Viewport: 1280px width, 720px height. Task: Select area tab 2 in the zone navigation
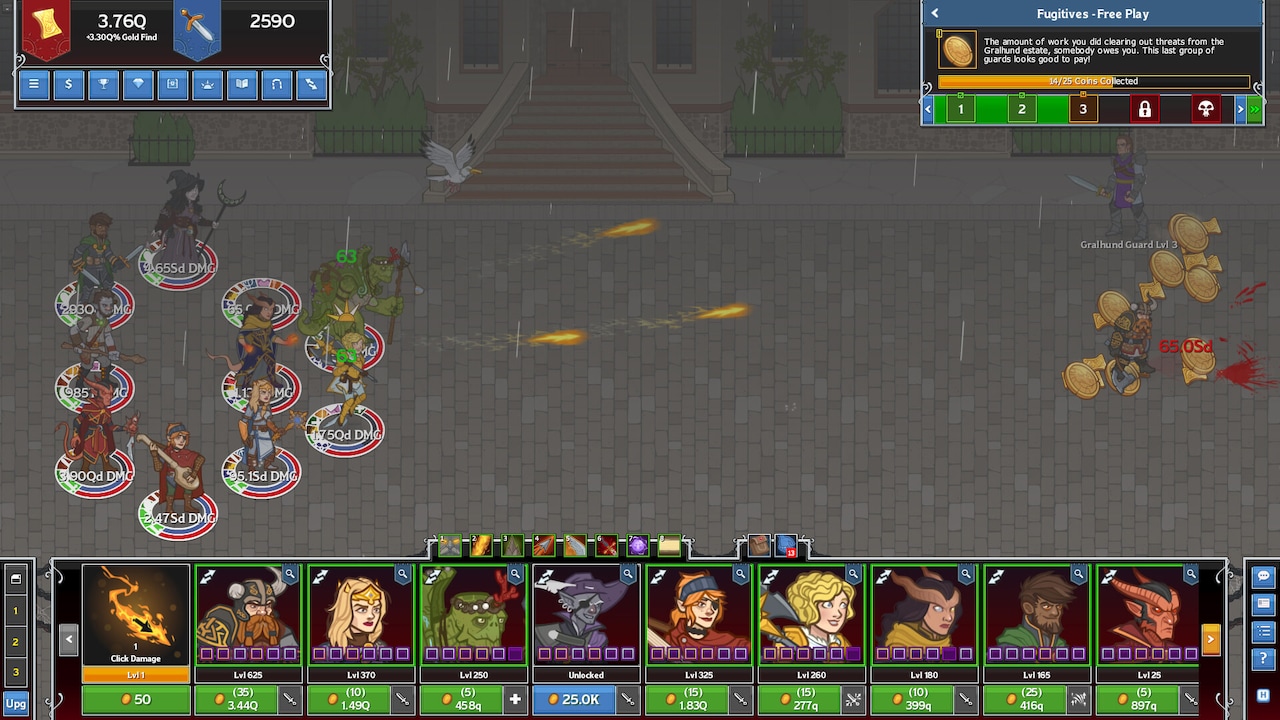(1022, 109)
